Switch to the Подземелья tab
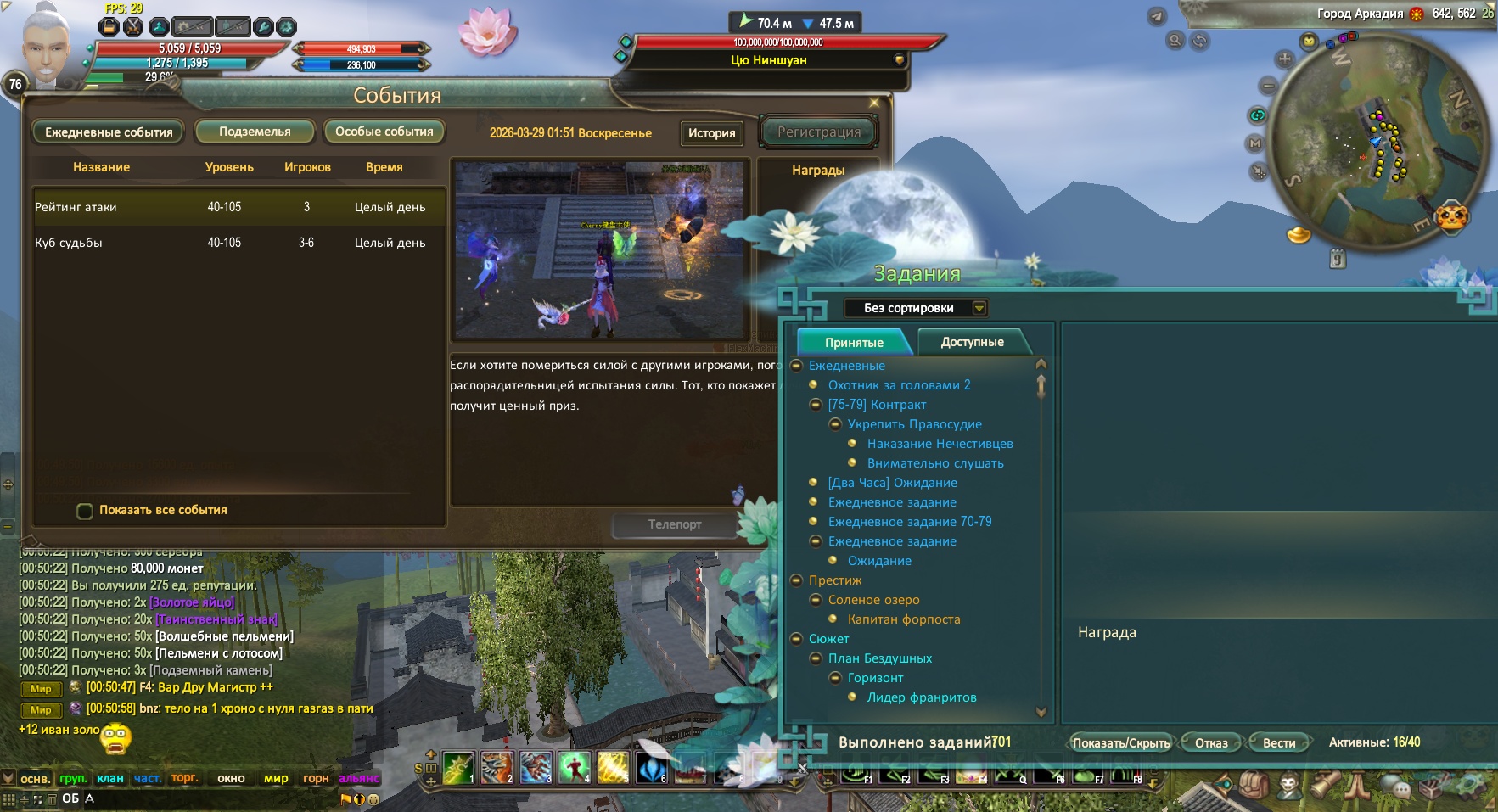Image resolution: width=1498 pixels, height=812 pixels. coord(255,132)
